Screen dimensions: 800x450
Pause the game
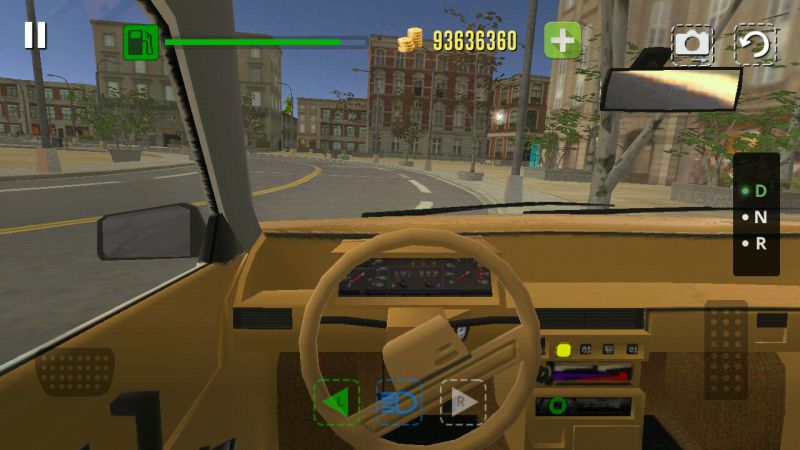[35, 36]
